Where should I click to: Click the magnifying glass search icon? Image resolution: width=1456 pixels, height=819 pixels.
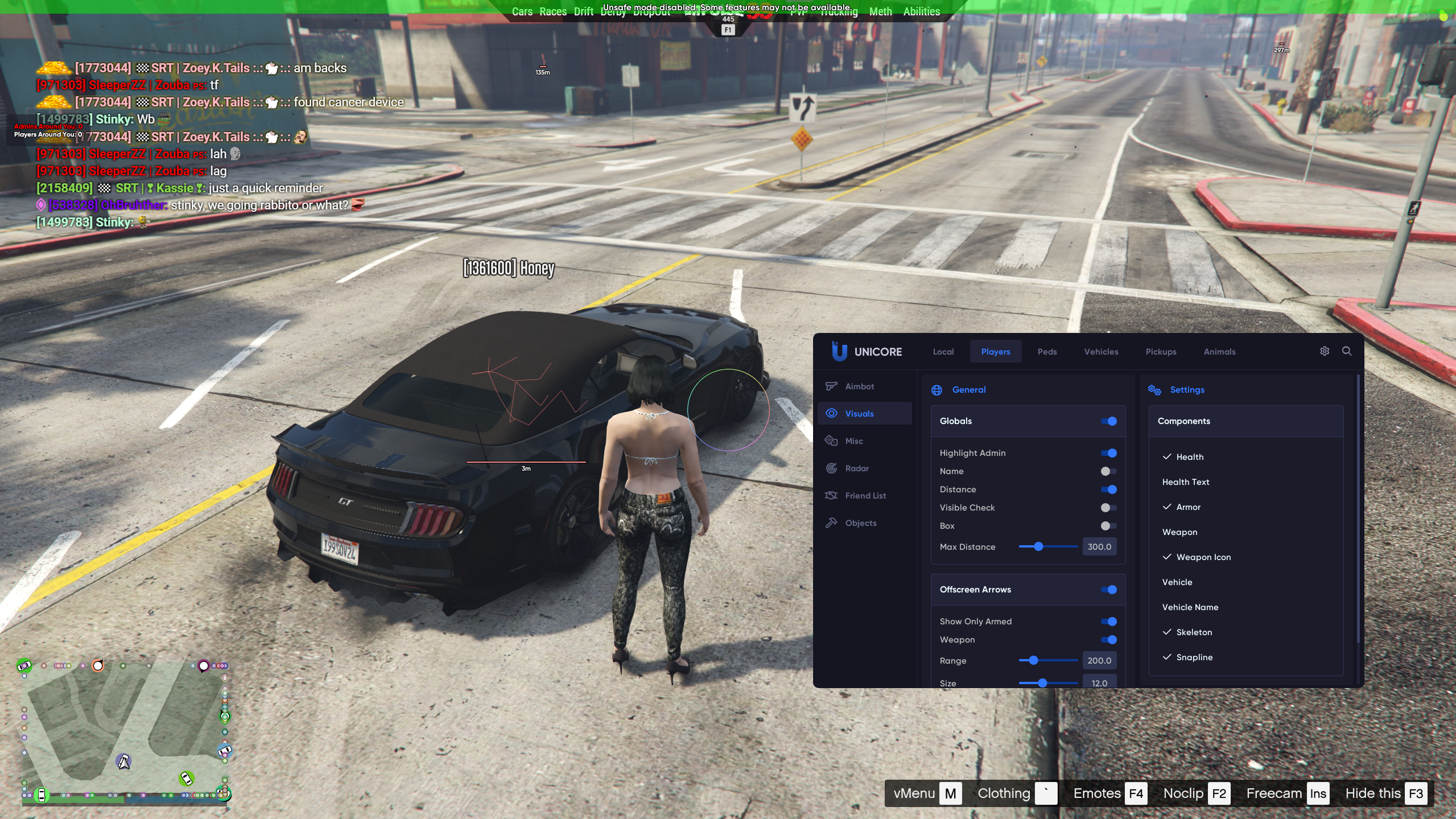(x=1346, y=351)
